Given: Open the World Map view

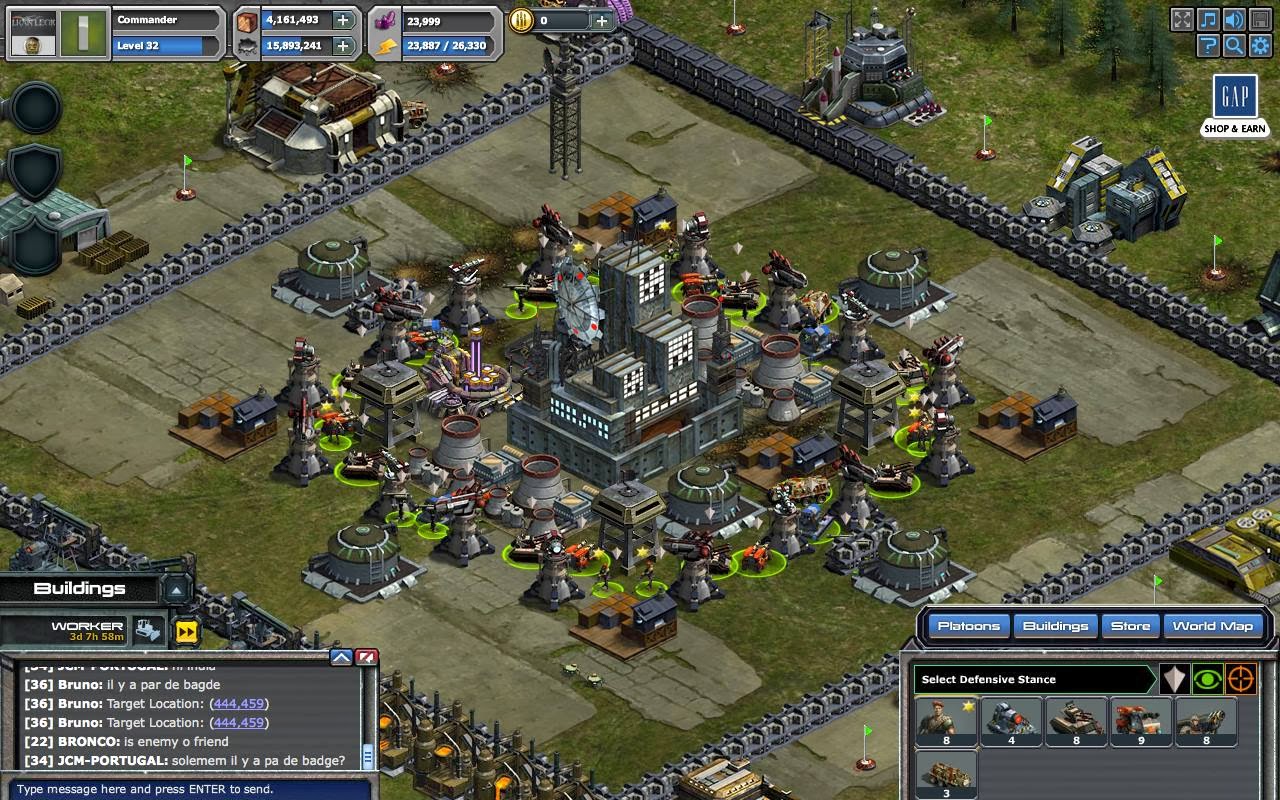Looking at the screenshot, I should coord(1213,625).
